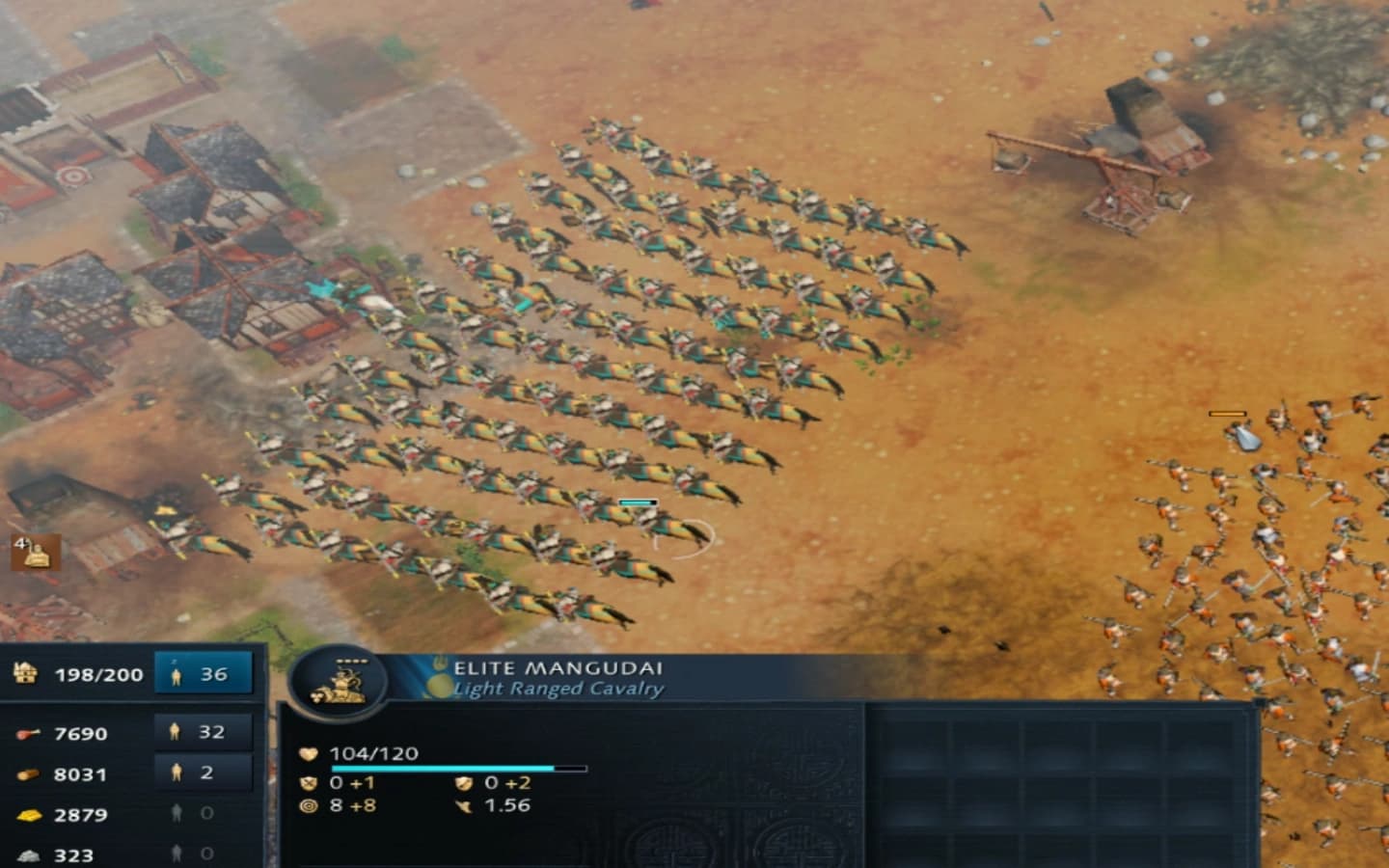Click the heart hitpoints icon showing 104/120
The height and width of the screenshot is (868, 1389).
pyautogui.click(x=309, y=754)
